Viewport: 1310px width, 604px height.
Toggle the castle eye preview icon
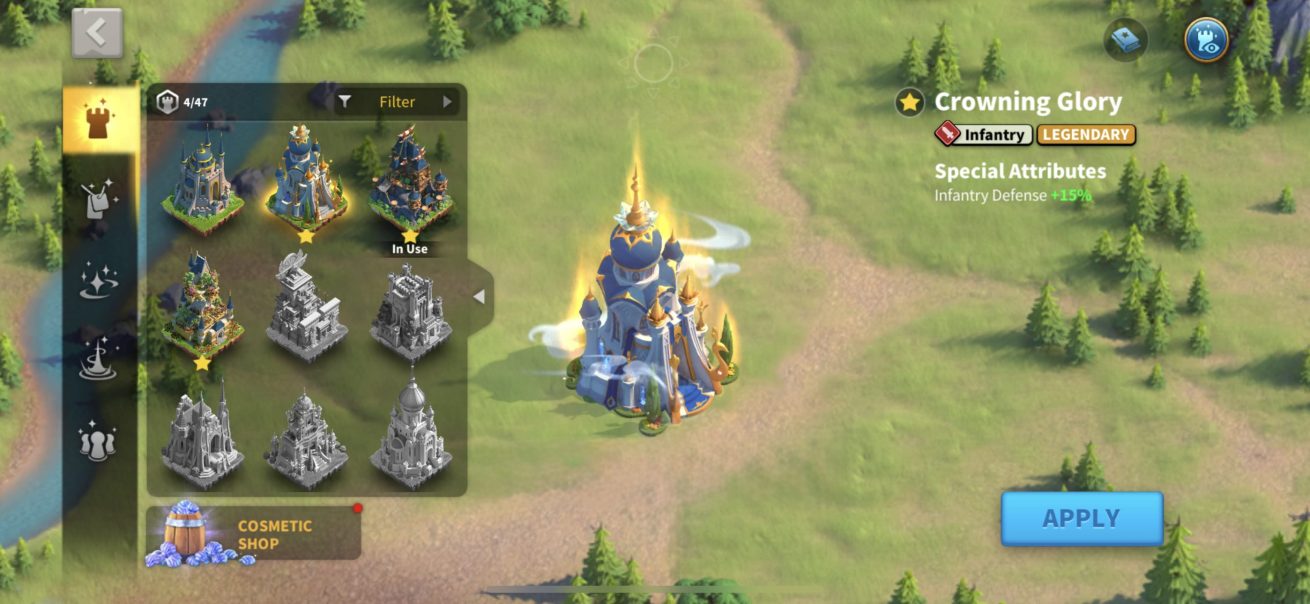pyautogui.click(x=1206, y=40)
